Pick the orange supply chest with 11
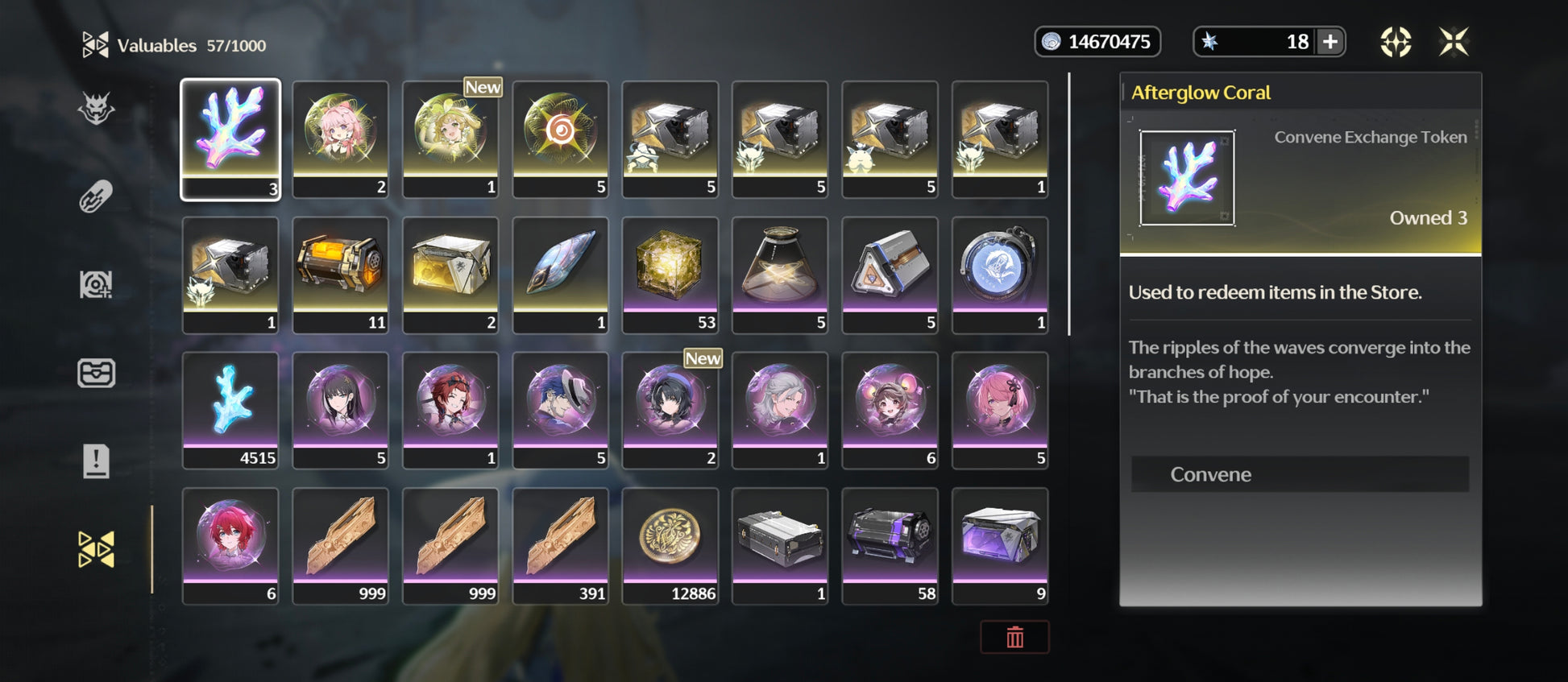 [x=340, y=274]
